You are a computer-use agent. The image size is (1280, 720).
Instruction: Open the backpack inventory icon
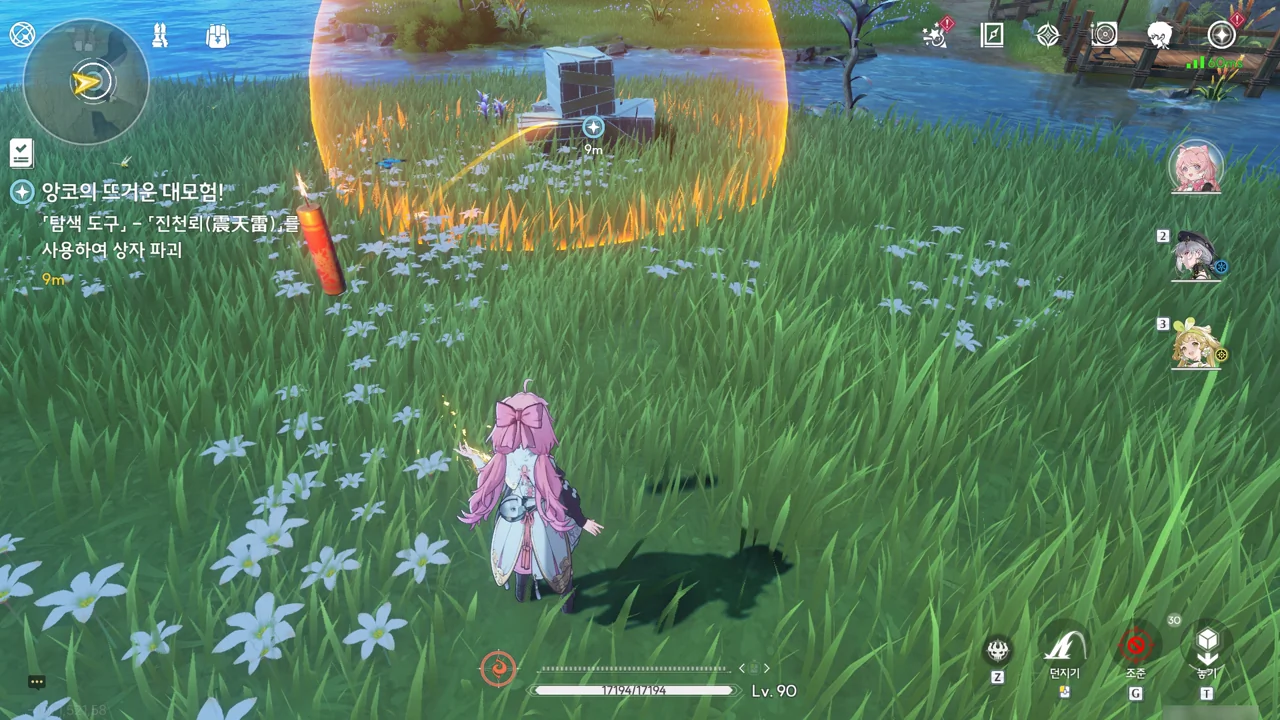point(217,36)
